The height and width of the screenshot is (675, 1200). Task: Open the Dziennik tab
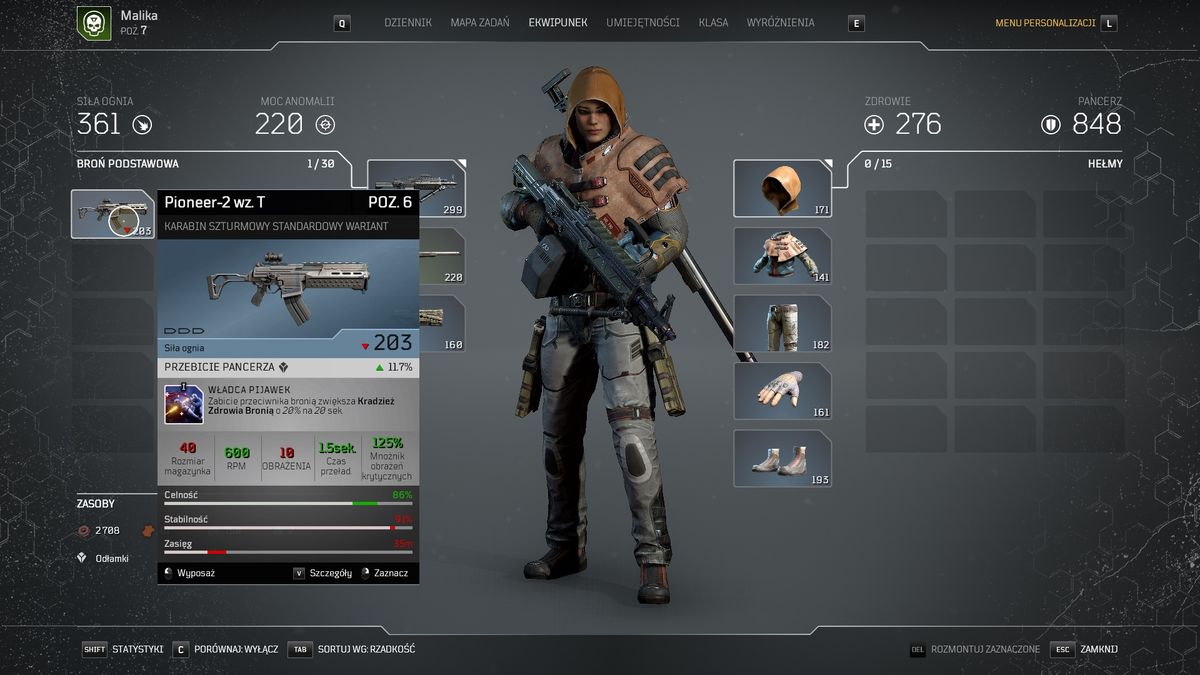click(408, 22)
